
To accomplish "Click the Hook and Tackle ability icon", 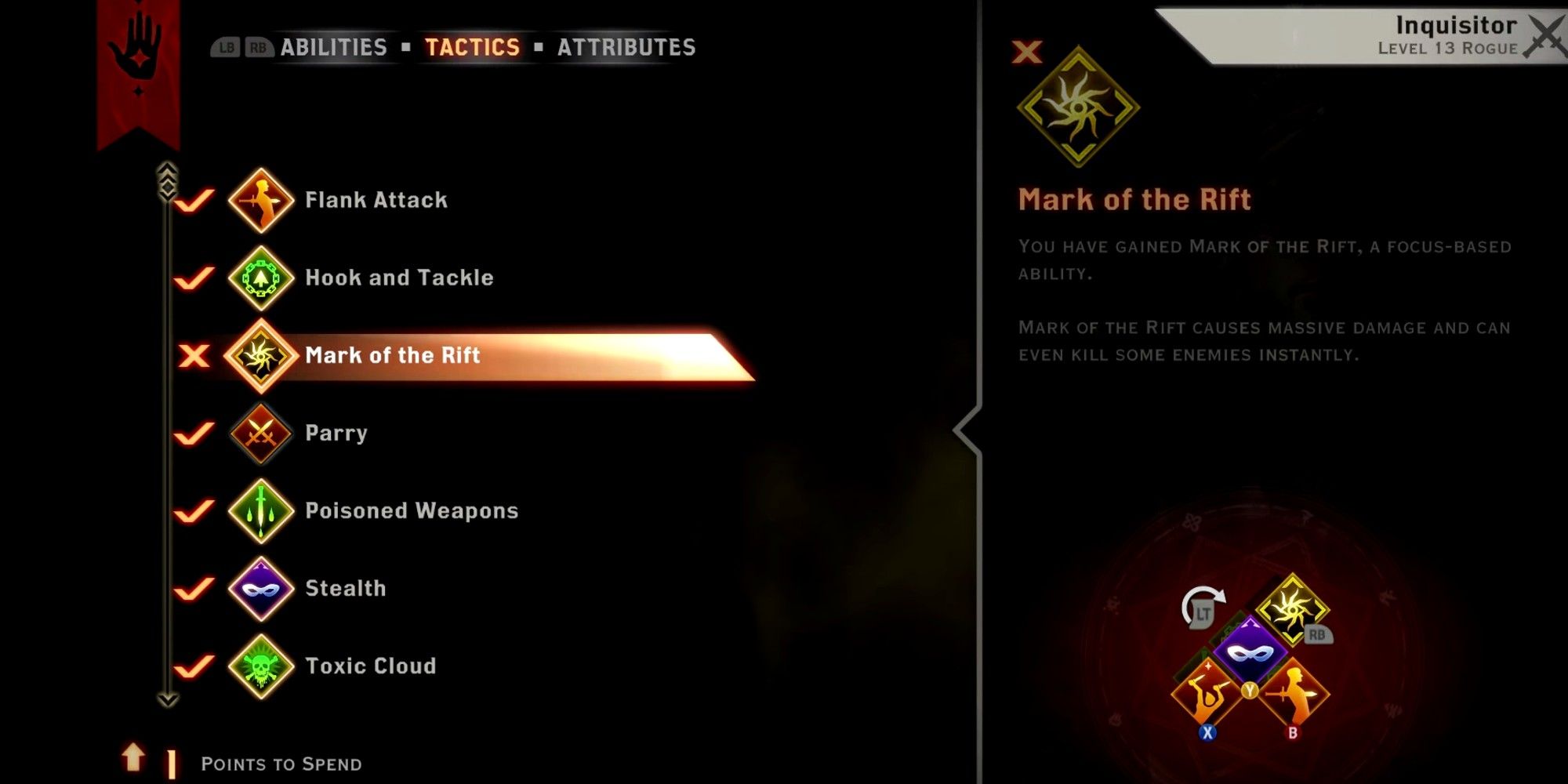I will point(261,278).
